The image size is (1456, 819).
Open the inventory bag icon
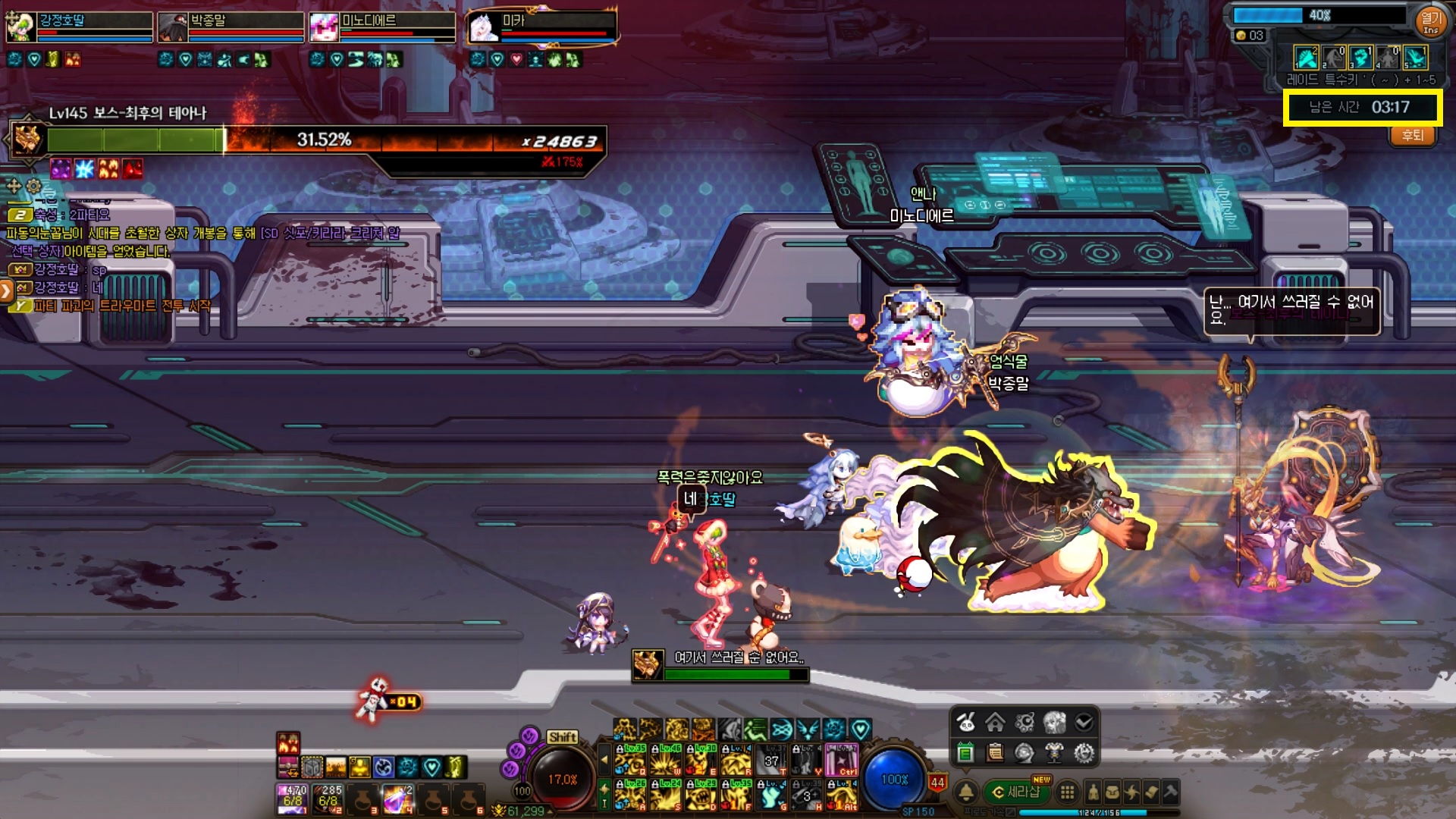1112,792
